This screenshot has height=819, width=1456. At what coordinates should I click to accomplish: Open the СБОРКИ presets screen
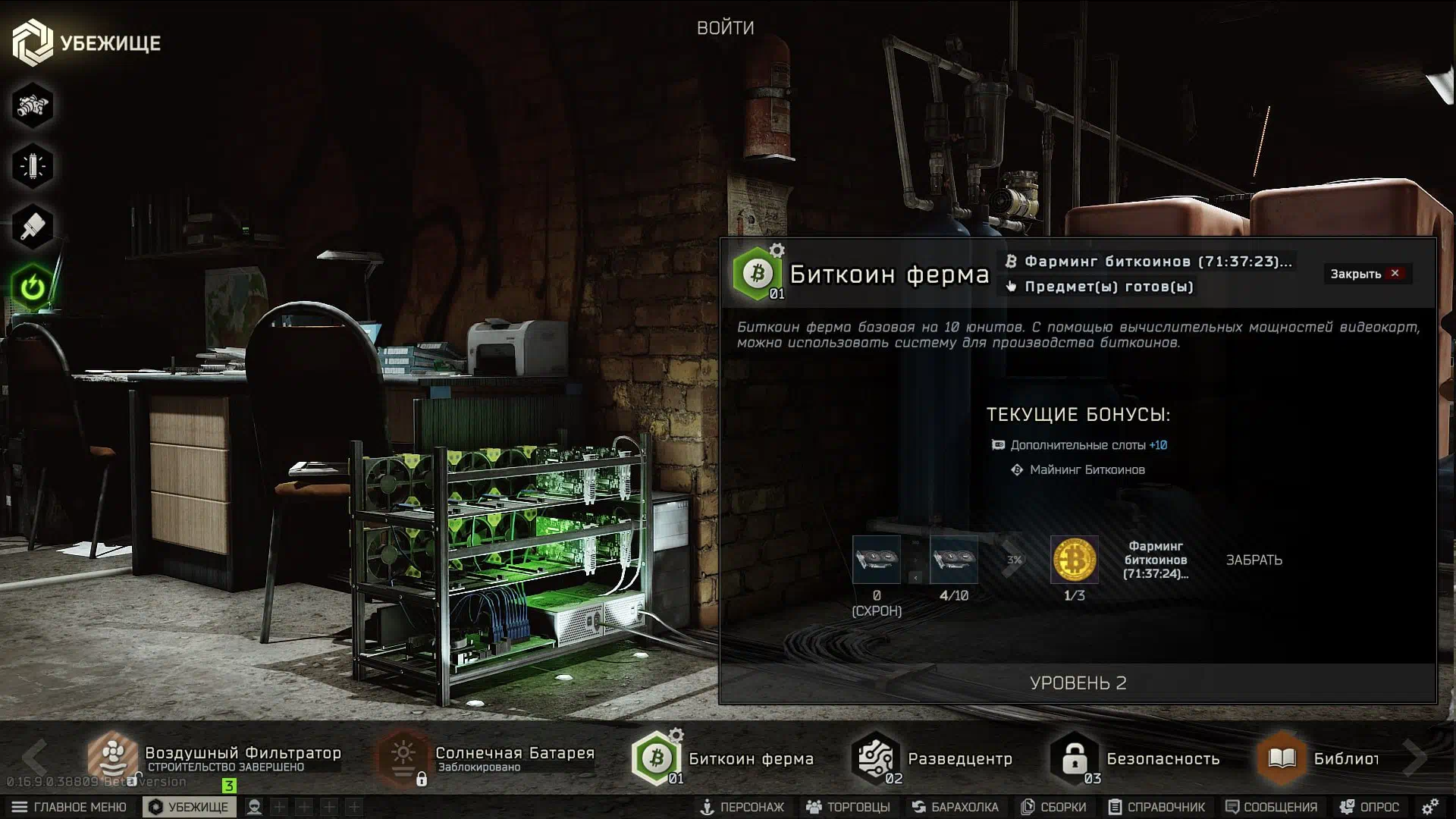tap(1053, 807)
